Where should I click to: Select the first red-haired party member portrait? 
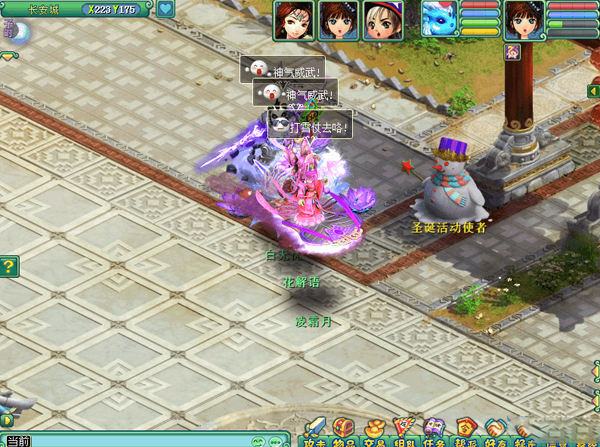tap(295, 20)
